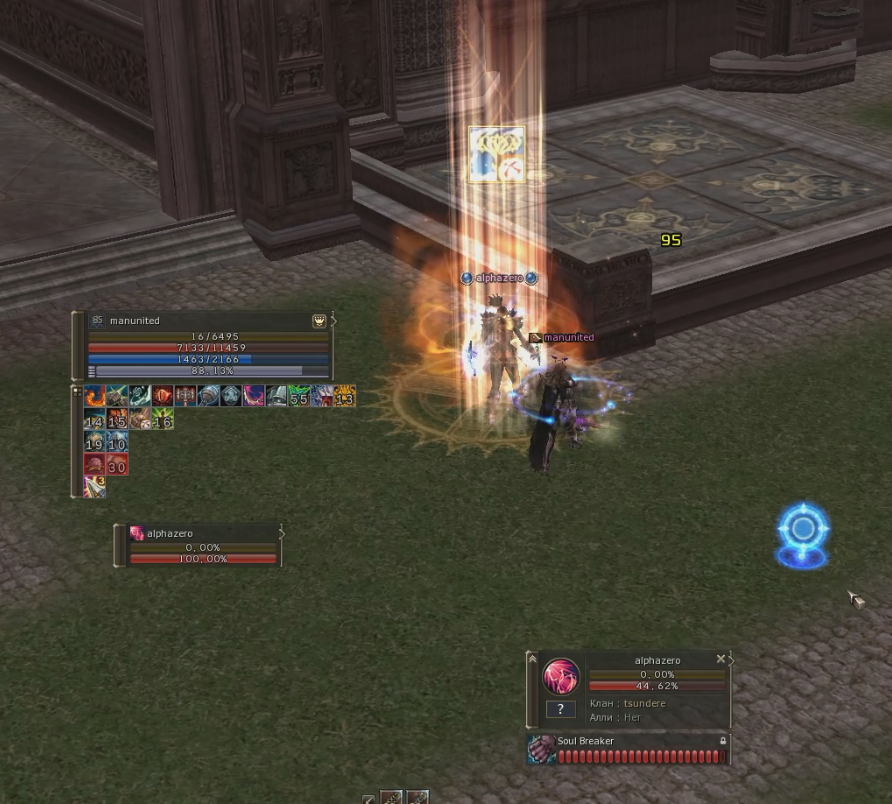The height and width of the screenshot is (804, 892).
Task: Select the alphazero target portrait icon
Action: point(561,677)
